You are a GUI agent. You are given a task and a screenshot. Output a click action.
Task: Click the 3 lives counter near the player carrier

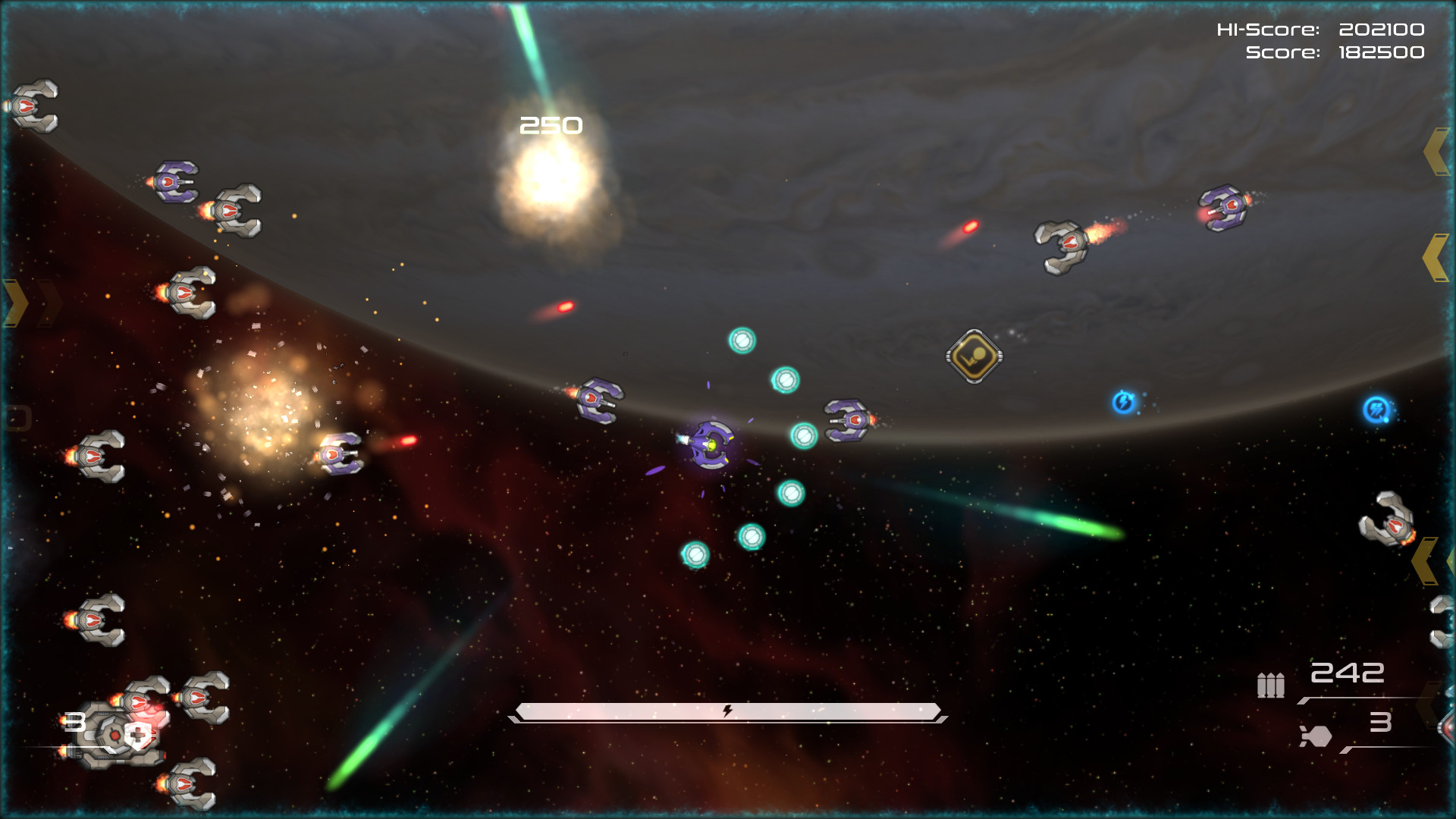pos(74,723)
